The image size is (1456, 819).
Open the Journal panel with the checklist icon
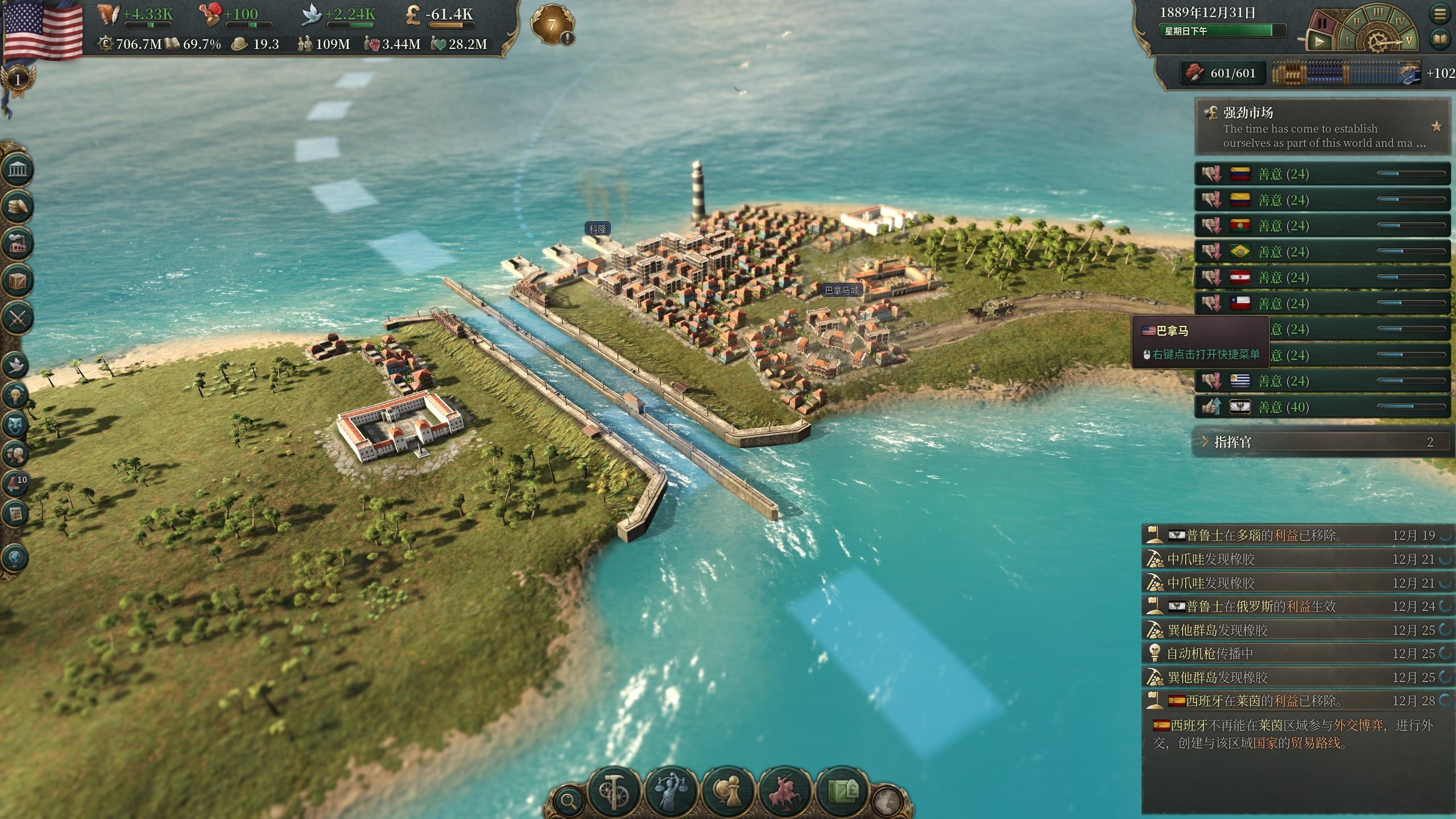(16, 514)
